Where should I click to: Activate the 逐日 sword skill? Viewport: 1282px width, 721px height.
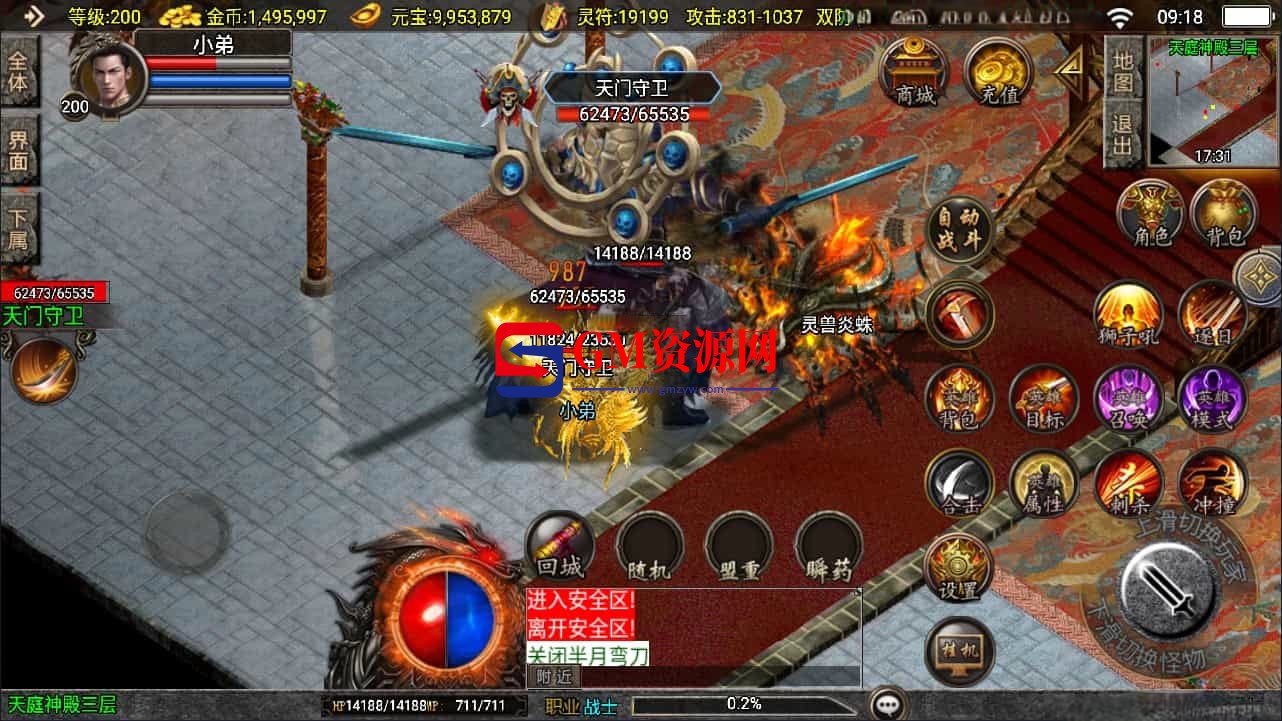point(1212,314)
